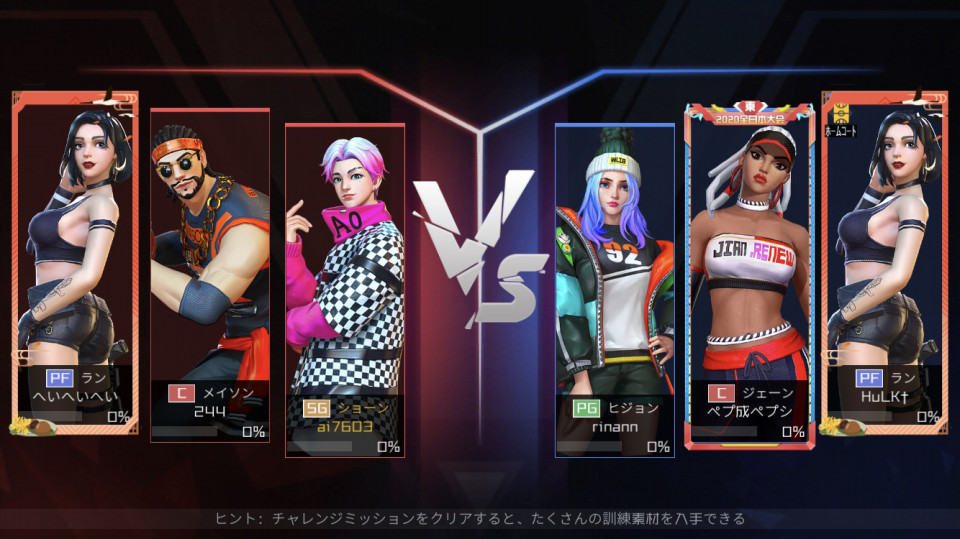Open player 244's Mason card
Image resolution: width=960 pixels, height=539 pixels.
point(210,274)
